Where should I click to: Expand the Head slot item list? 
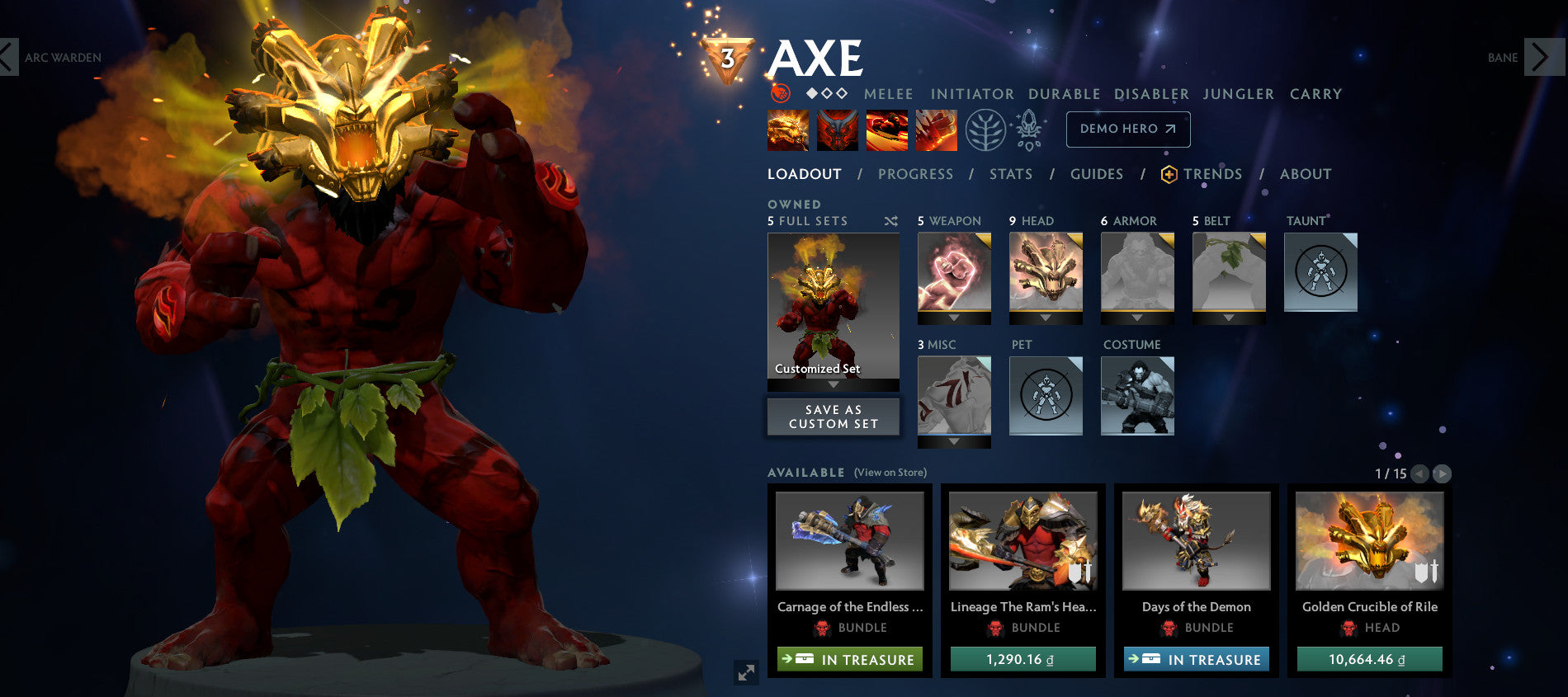1046,318
